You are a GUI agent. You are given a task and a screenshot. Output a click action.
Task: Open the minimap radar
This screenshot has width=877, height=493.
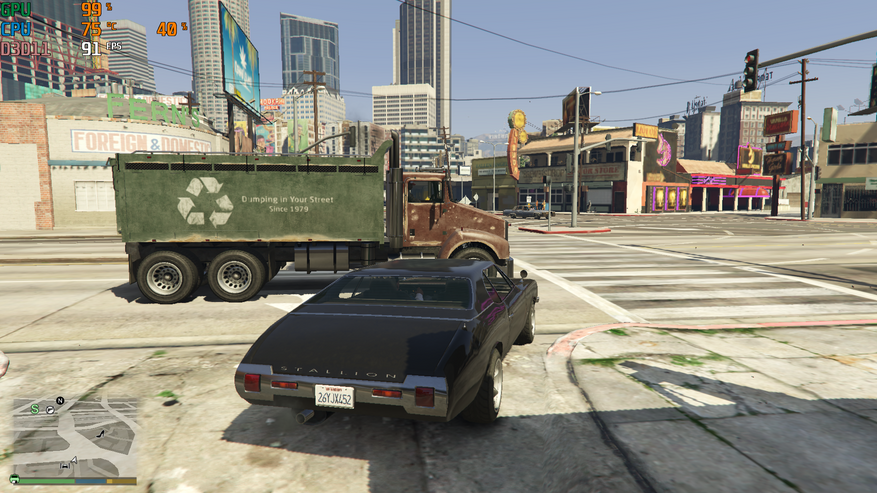pyautogui.click(x=74, y=437)
